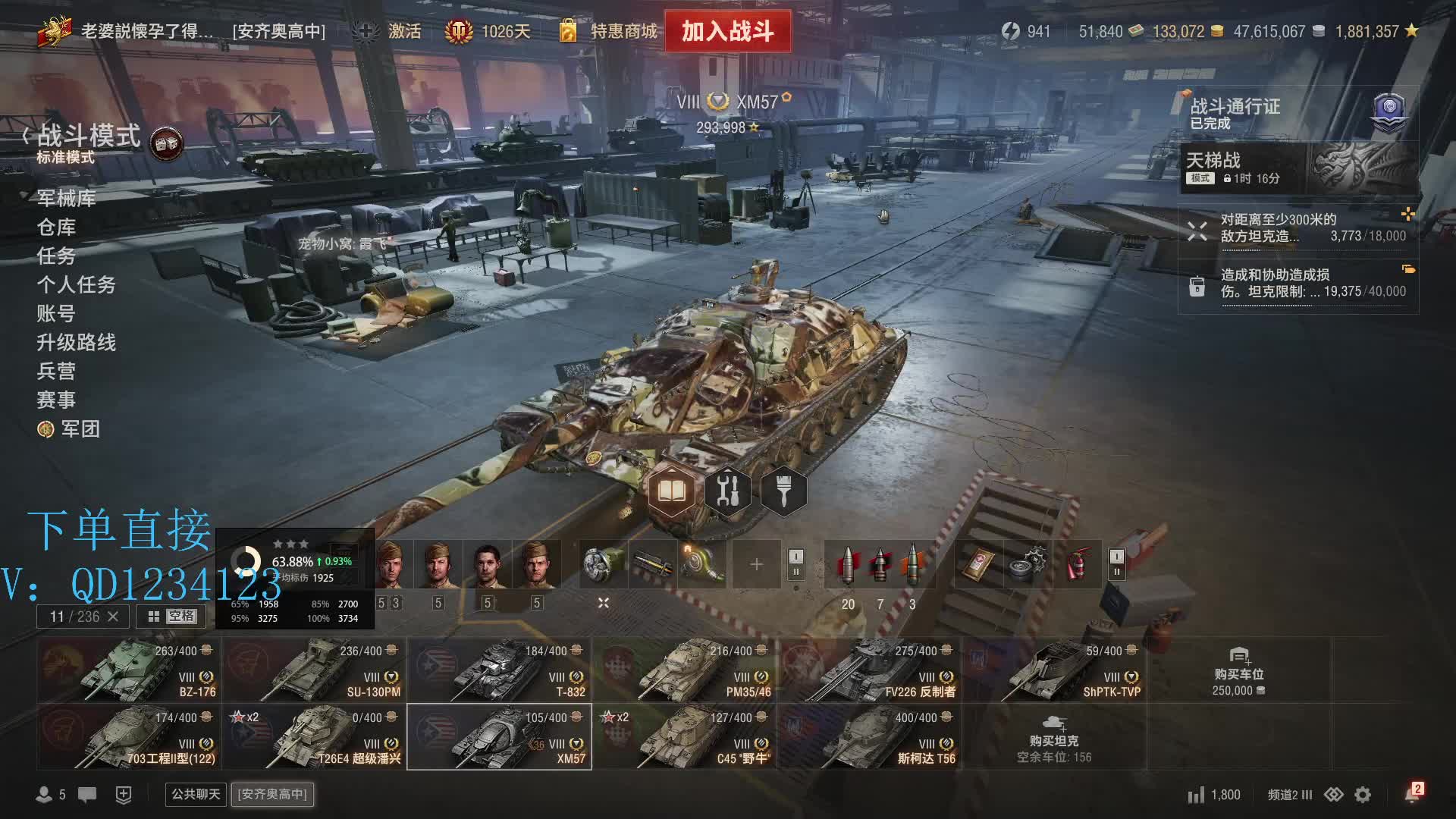Screen dimensions: 1456x819
Task: Open the settings gear icon
Action: pyautogui.click(x=1363, y=795)
